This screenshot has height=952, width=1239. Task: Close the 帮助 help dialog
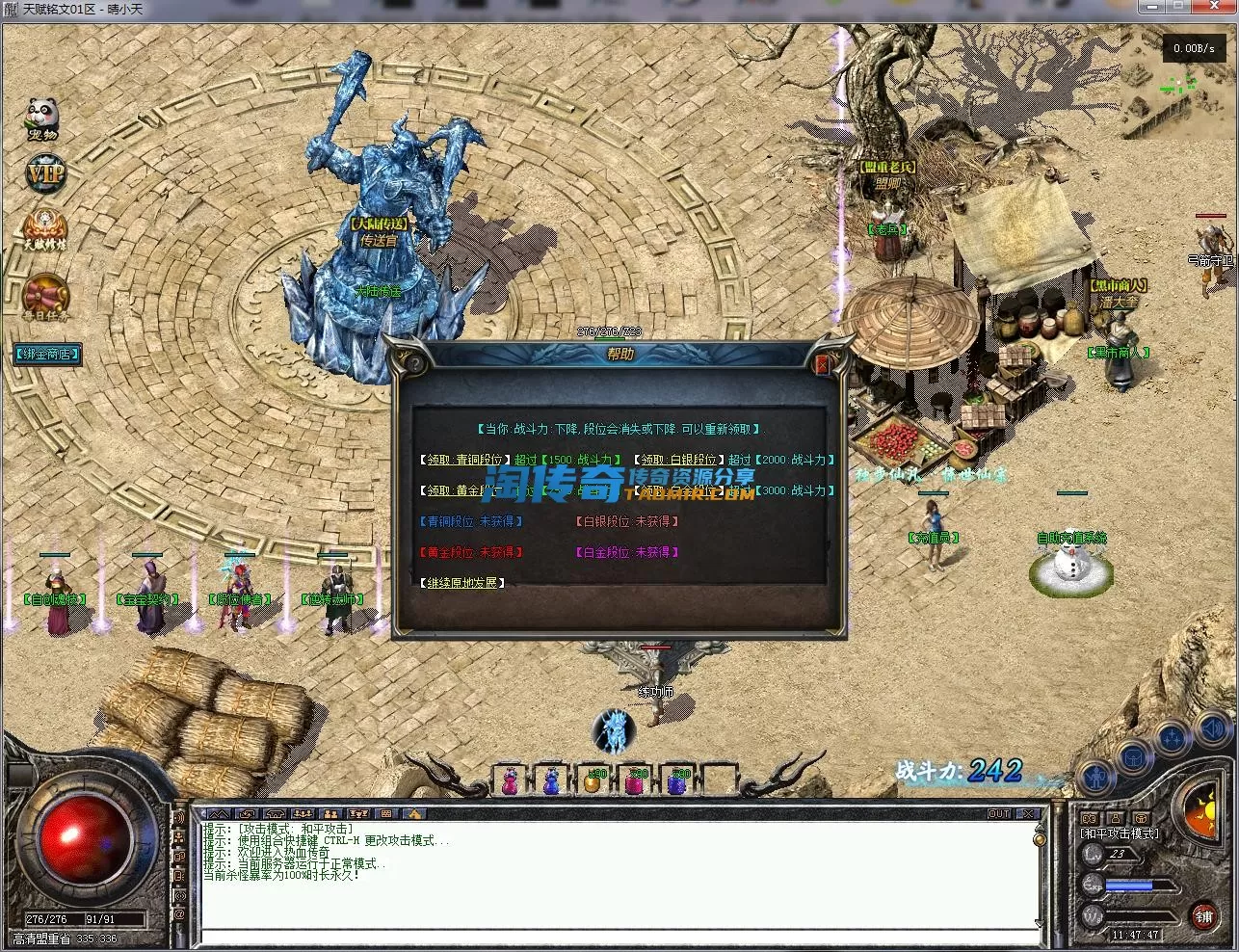pyautogui.click(x=822, y=364)
